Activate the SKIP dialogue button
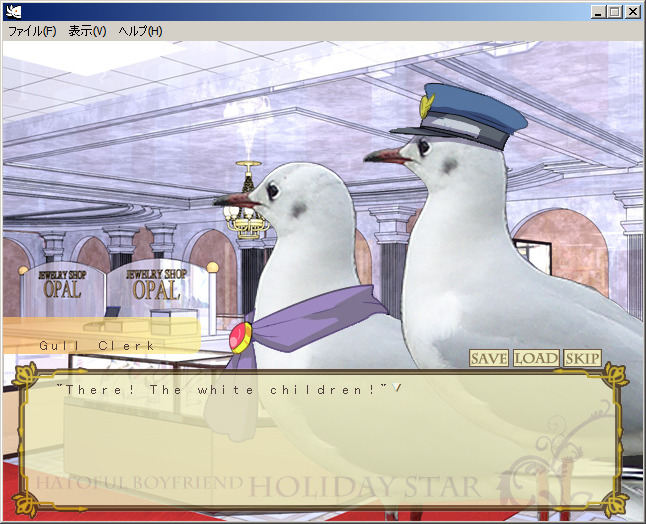646x524 pixels. tap(582, 358)
